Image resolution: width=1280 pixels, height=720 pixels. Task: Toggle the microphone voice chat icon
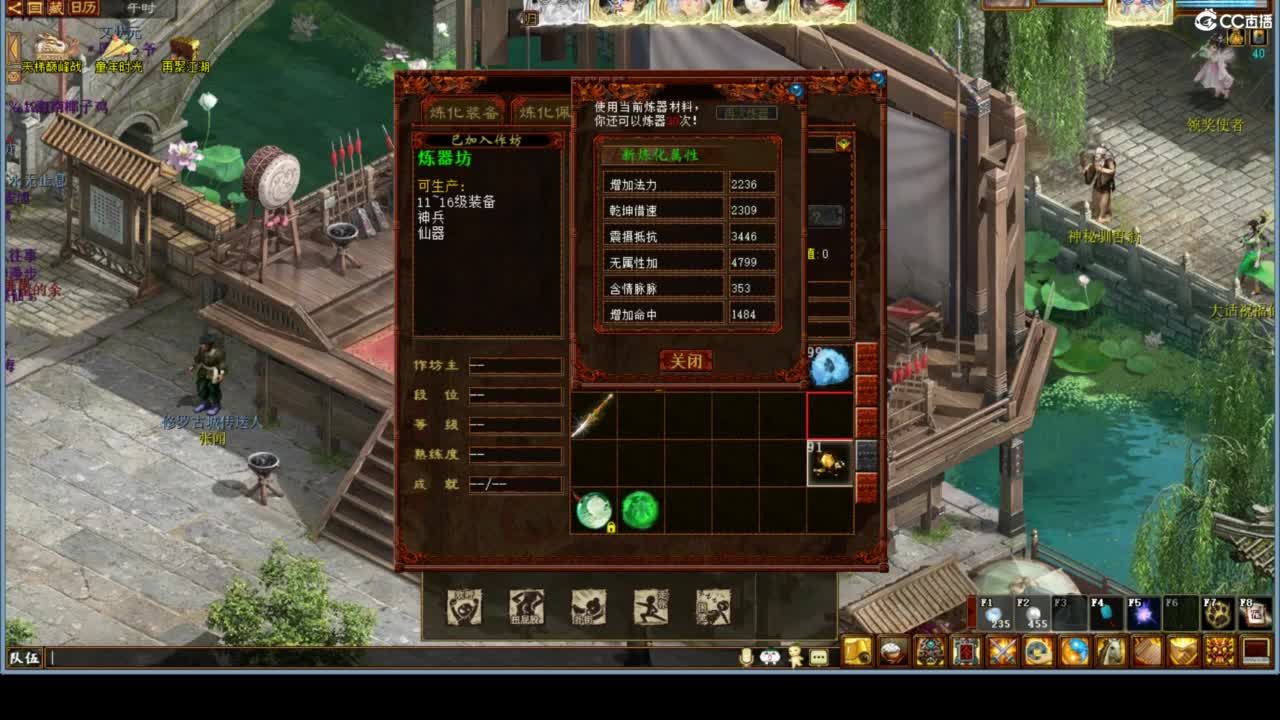[x=746, y=657]
